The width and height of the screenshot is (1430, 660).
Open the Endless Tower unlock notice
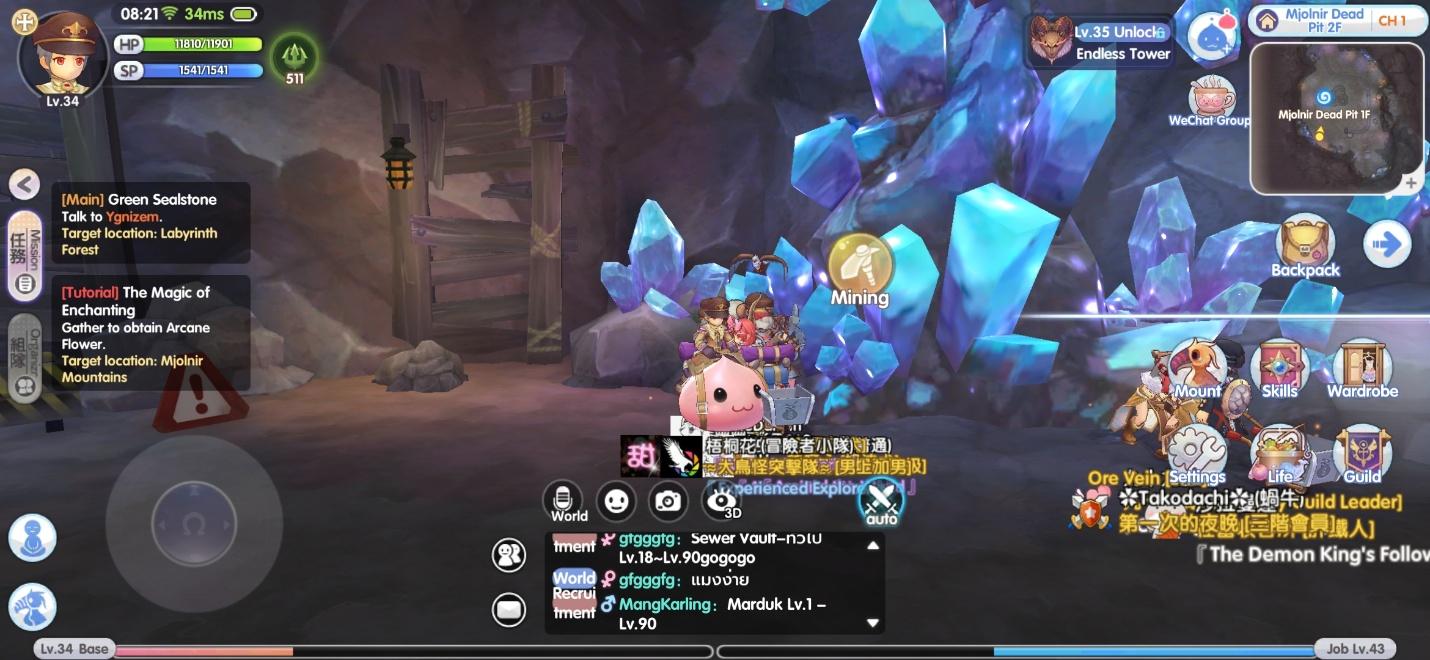pos(1100,42)
